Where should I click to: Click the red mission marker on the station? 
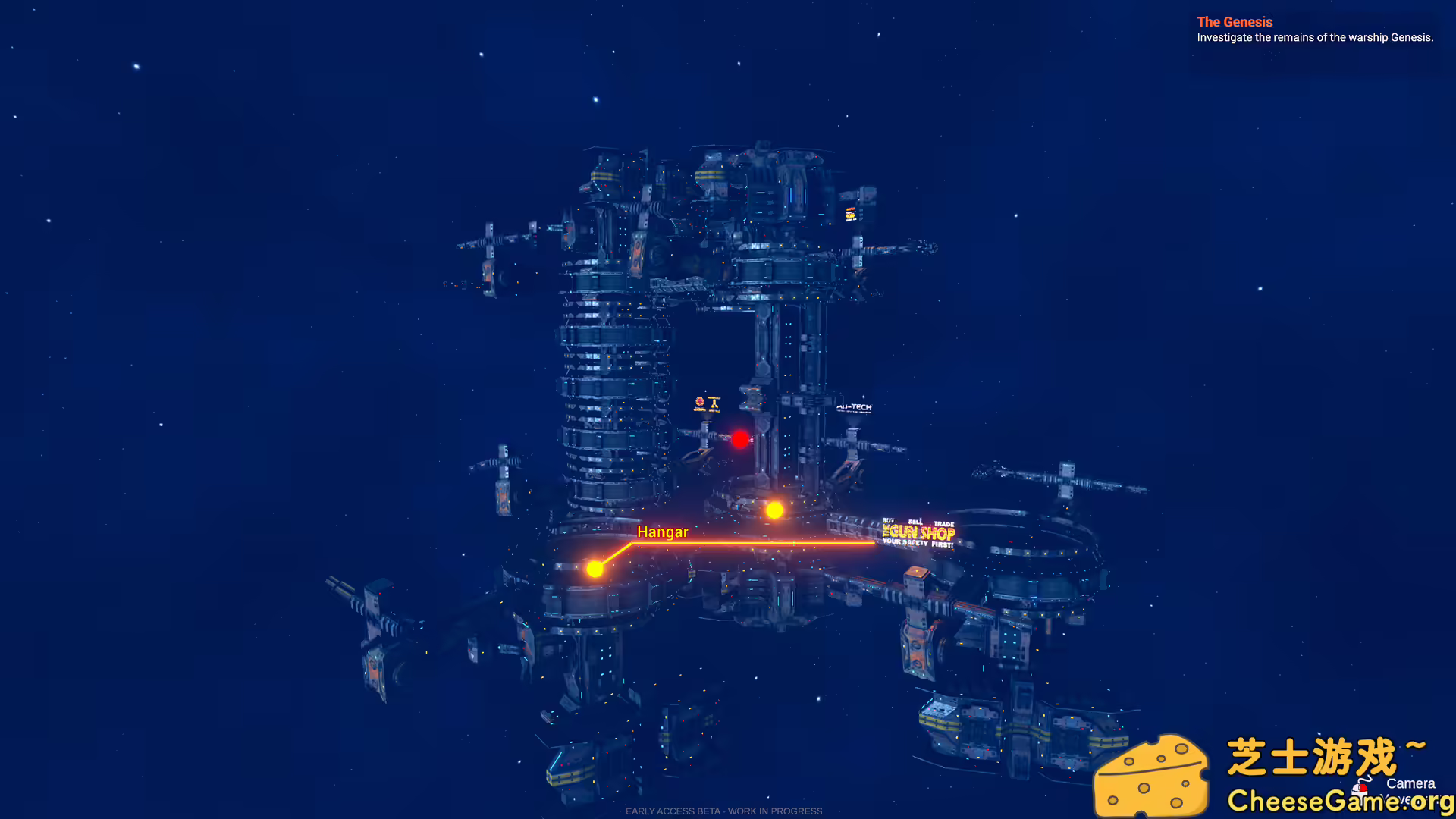[739, 440]
